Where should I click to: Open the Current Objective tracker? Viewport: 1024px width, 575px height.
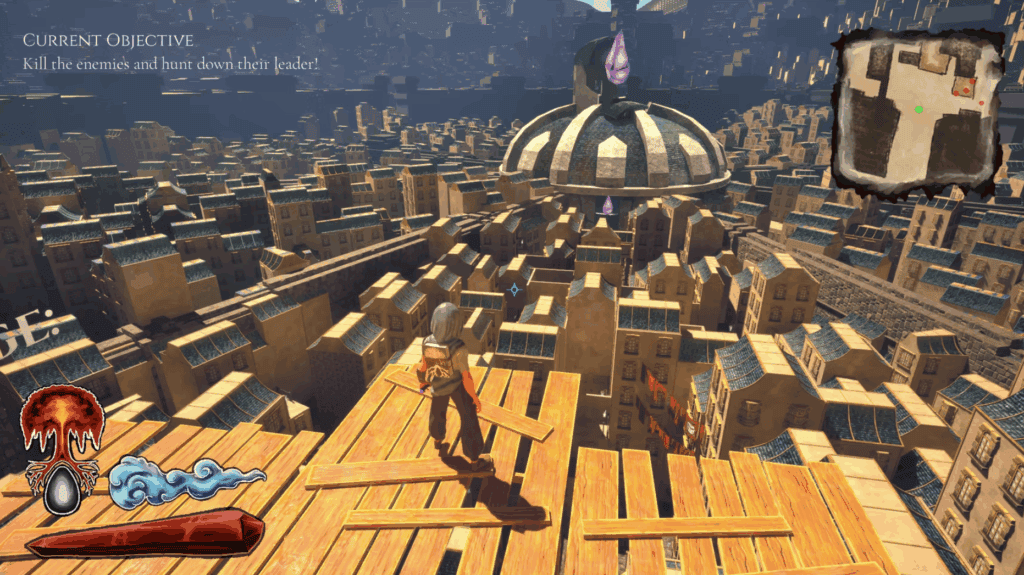point(108,41)
